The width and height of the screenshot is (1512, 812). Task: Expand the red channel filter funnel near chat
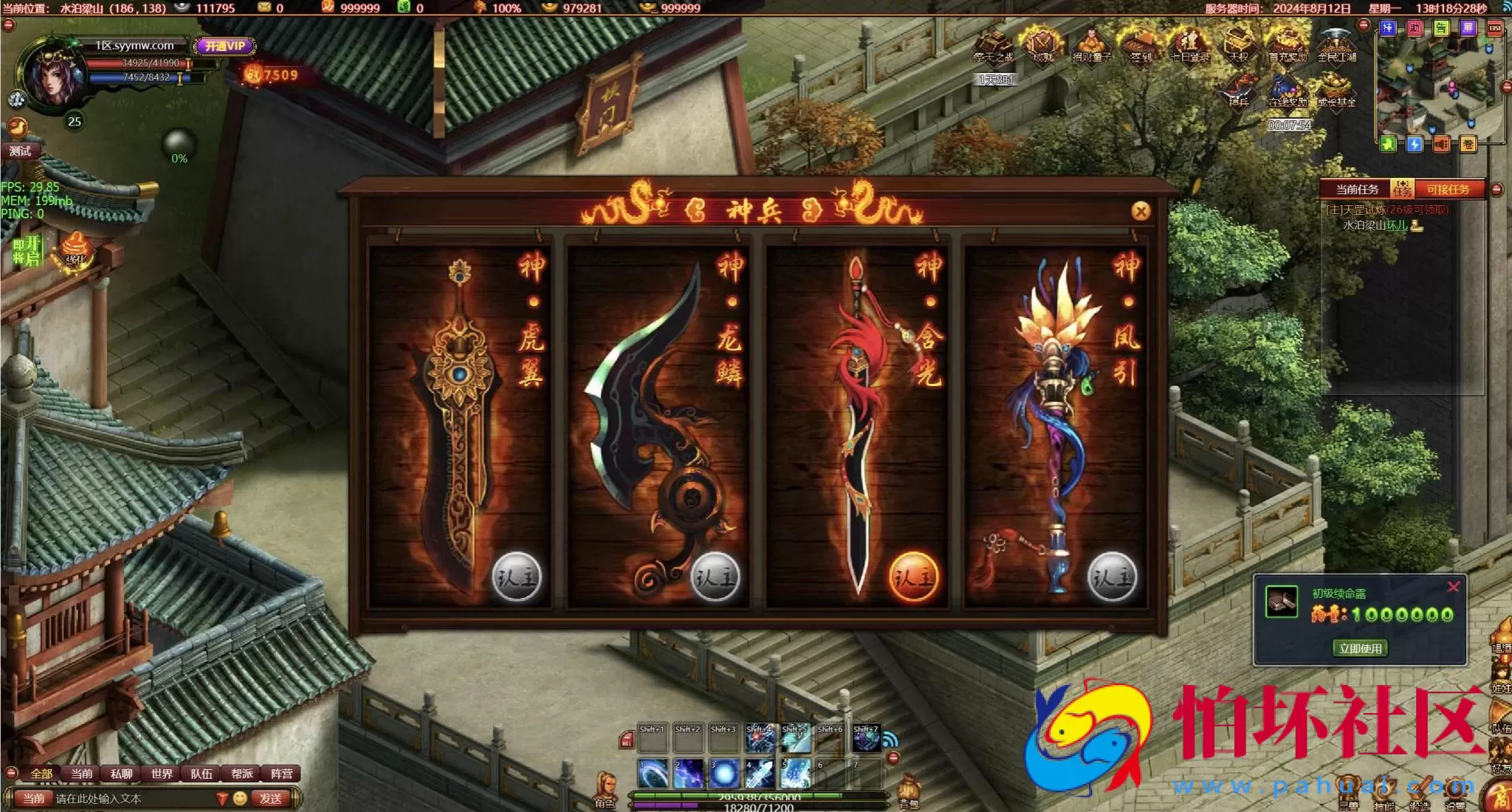click(x=221, y=799)
